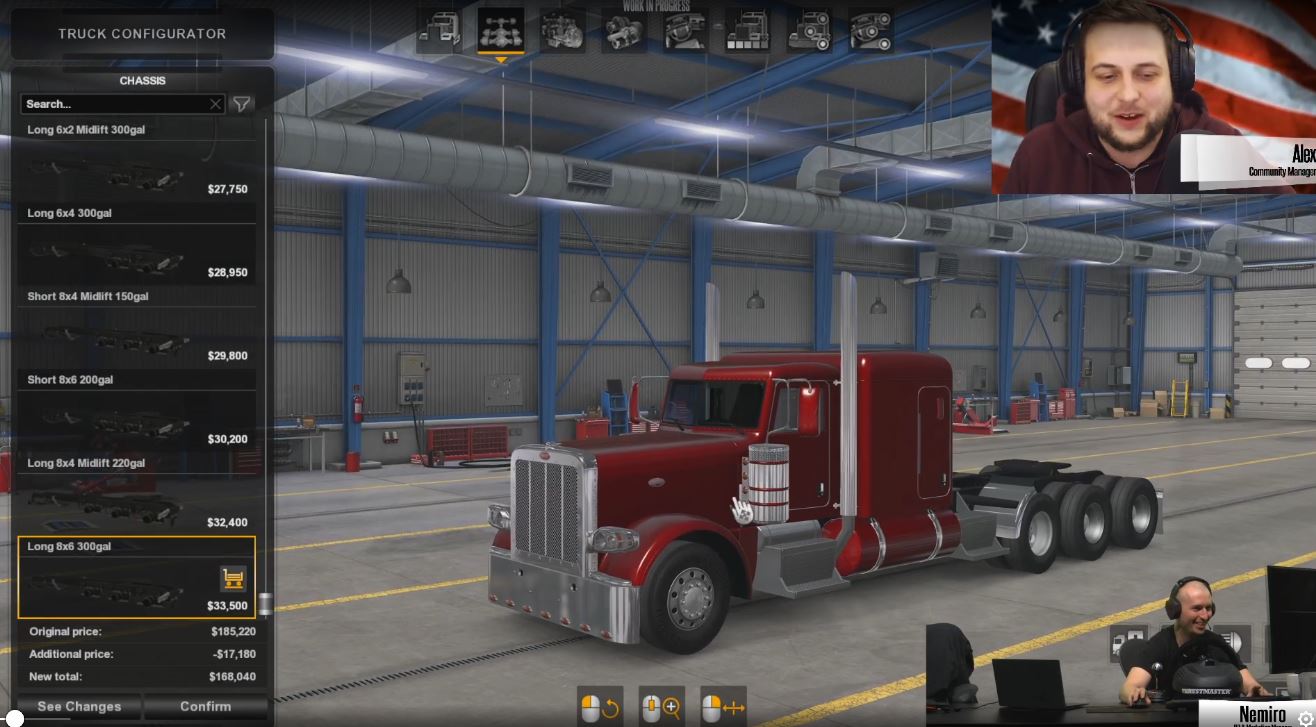Confirm the truck configuration
Screen dimensions: 1316x727
tap(206, 706)
